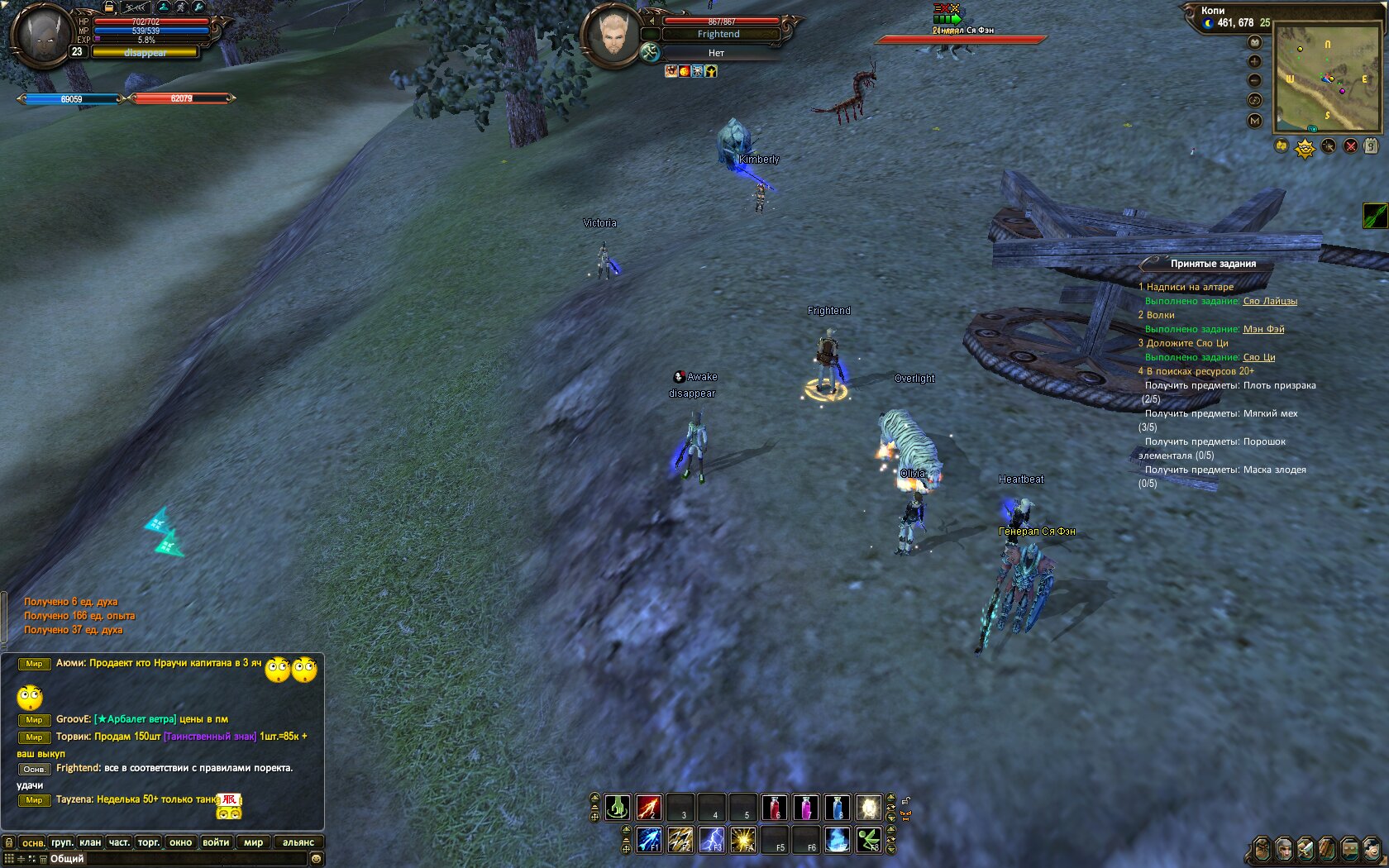Use the blue mana potion in slot 8

point(837,807)
